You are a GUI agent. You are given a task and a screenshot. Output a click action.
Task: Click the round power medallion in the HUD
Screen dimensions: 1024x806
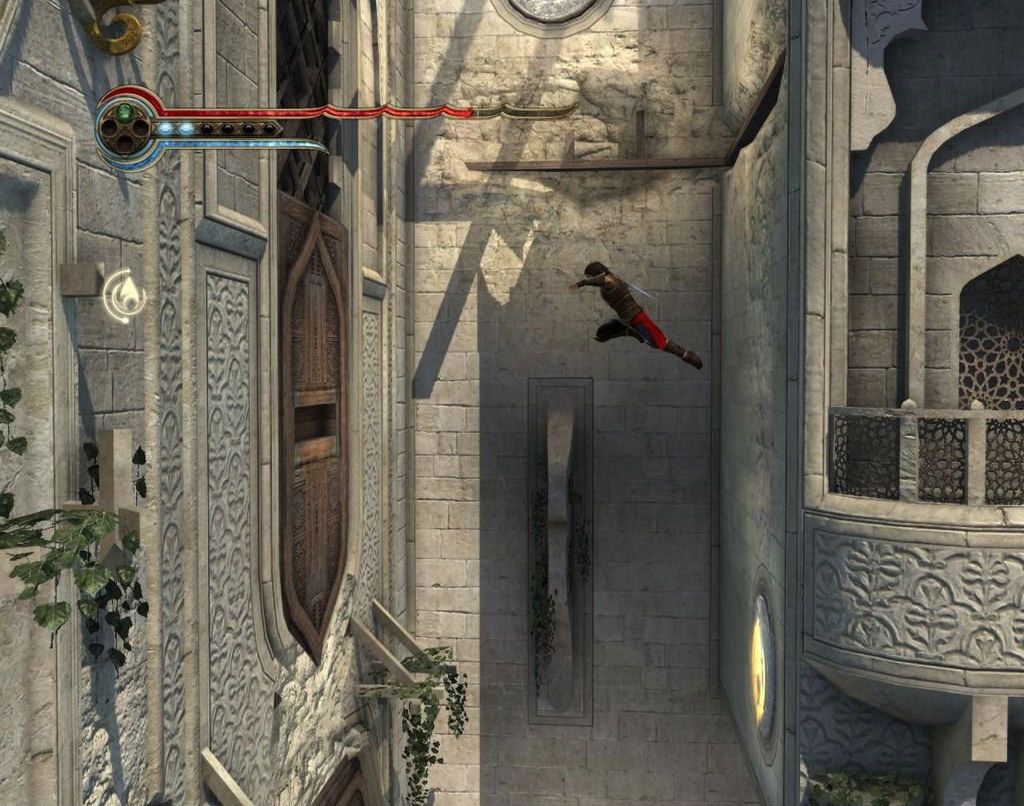pos(125,129)
